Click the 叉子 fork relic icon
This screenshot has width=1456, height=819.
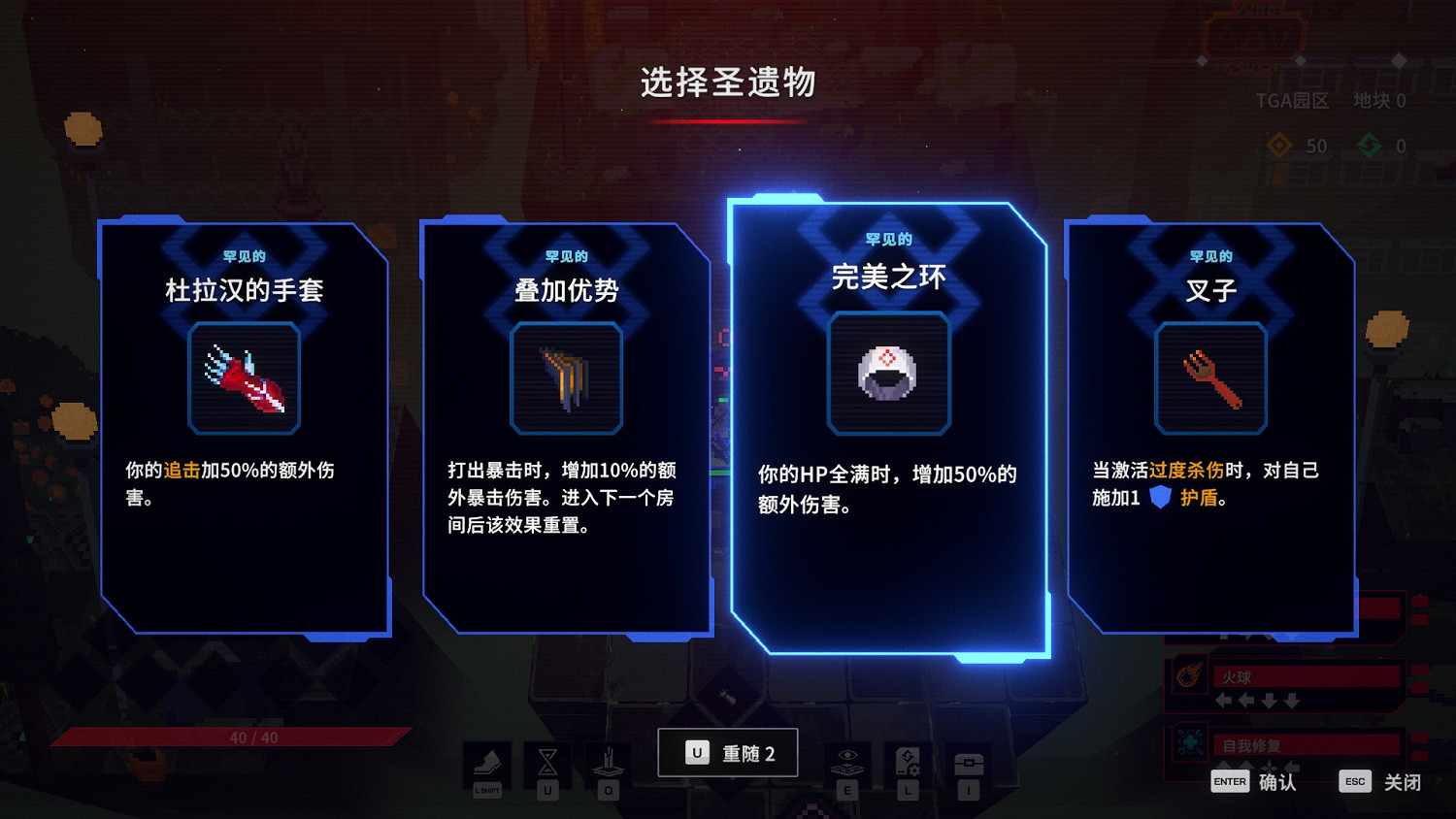tap(1210, 377)
